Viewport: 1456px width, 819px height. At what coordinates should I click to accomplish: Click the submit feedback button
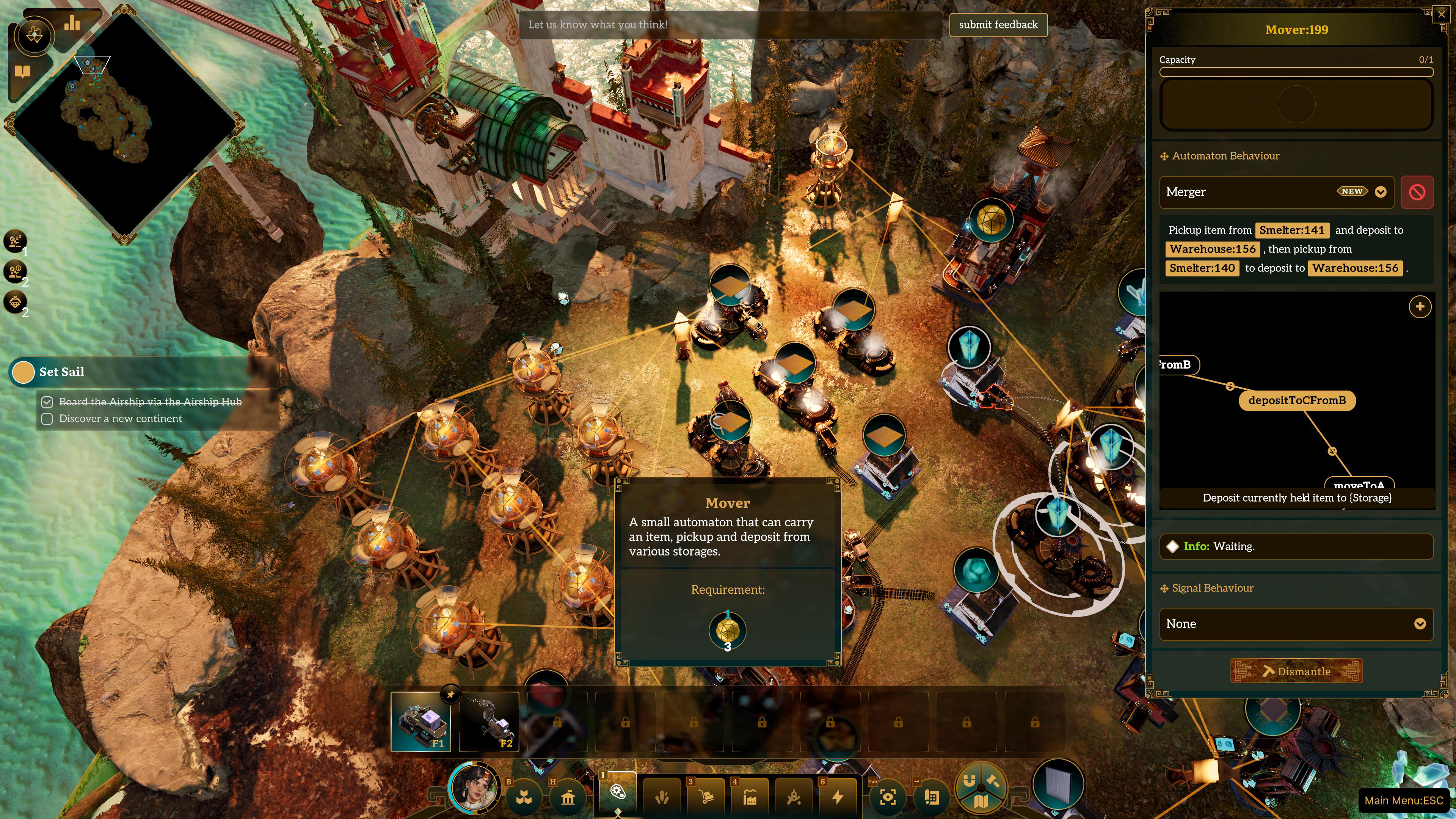[998, 25]
